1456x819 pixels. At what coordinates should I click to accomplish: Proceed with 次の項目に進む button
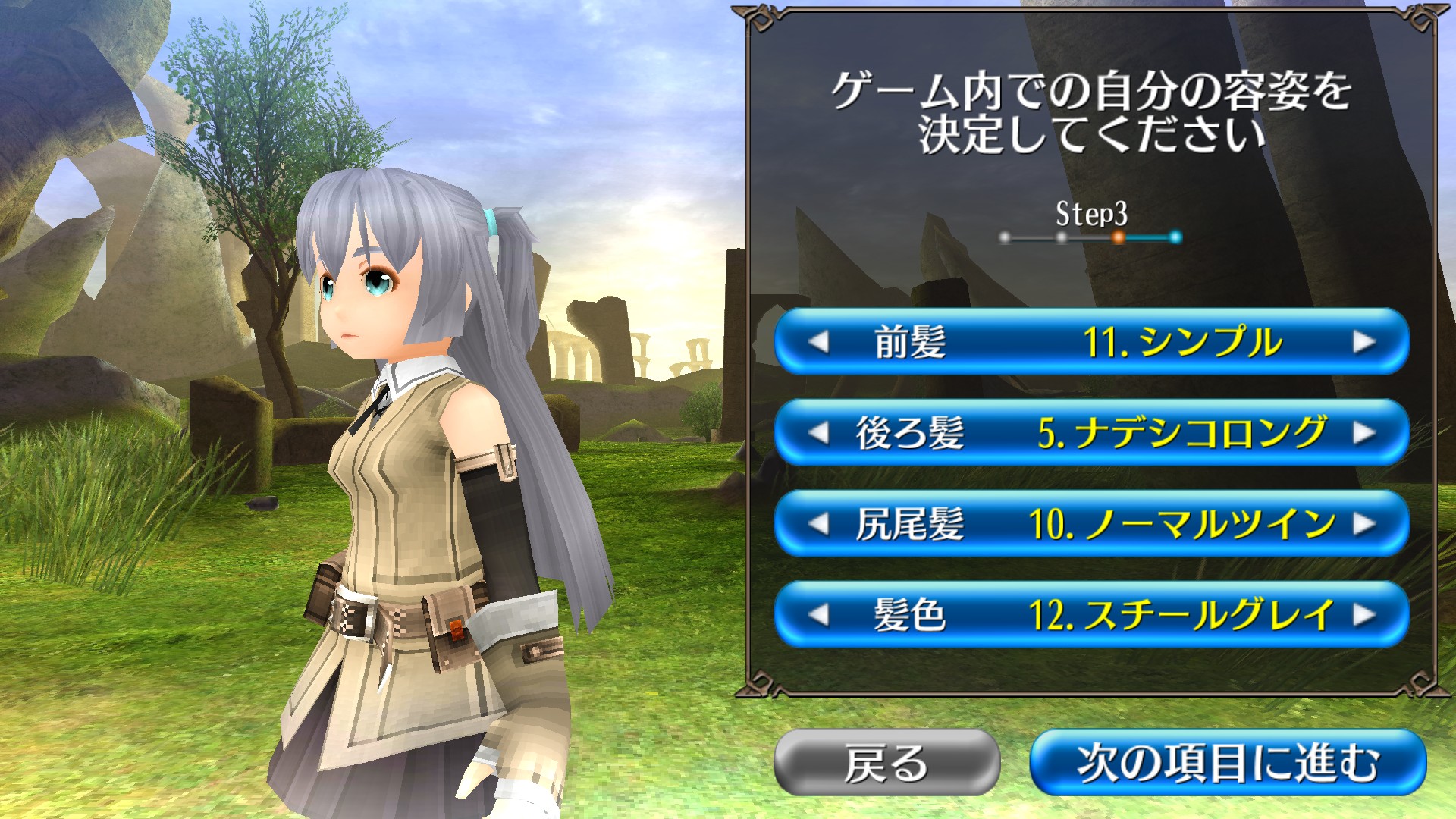pyautogui.click(x=1228, y=762)
